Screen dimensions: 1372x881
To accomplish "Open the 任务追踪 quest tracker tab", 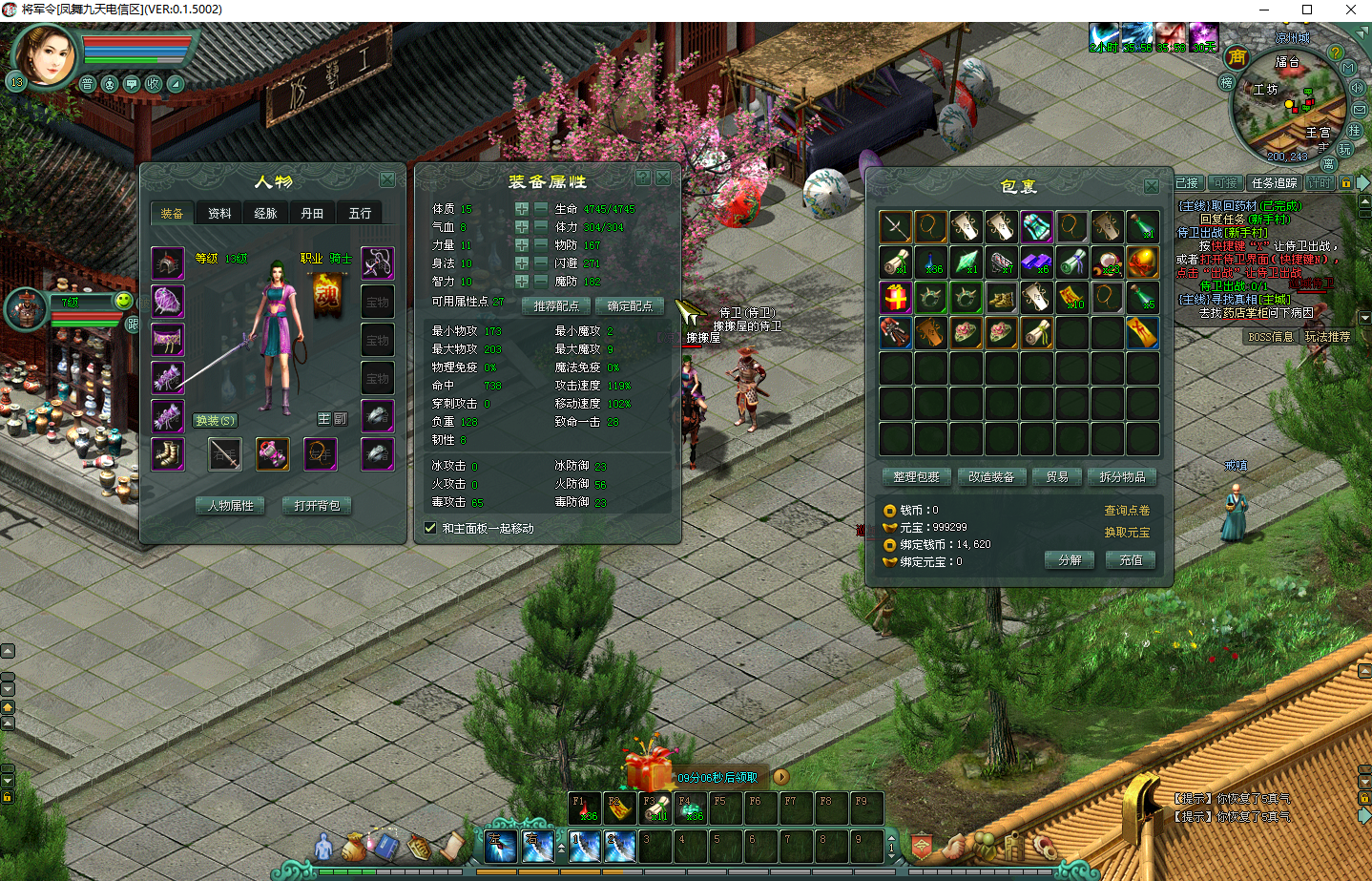I will [x=1274, y=182].
